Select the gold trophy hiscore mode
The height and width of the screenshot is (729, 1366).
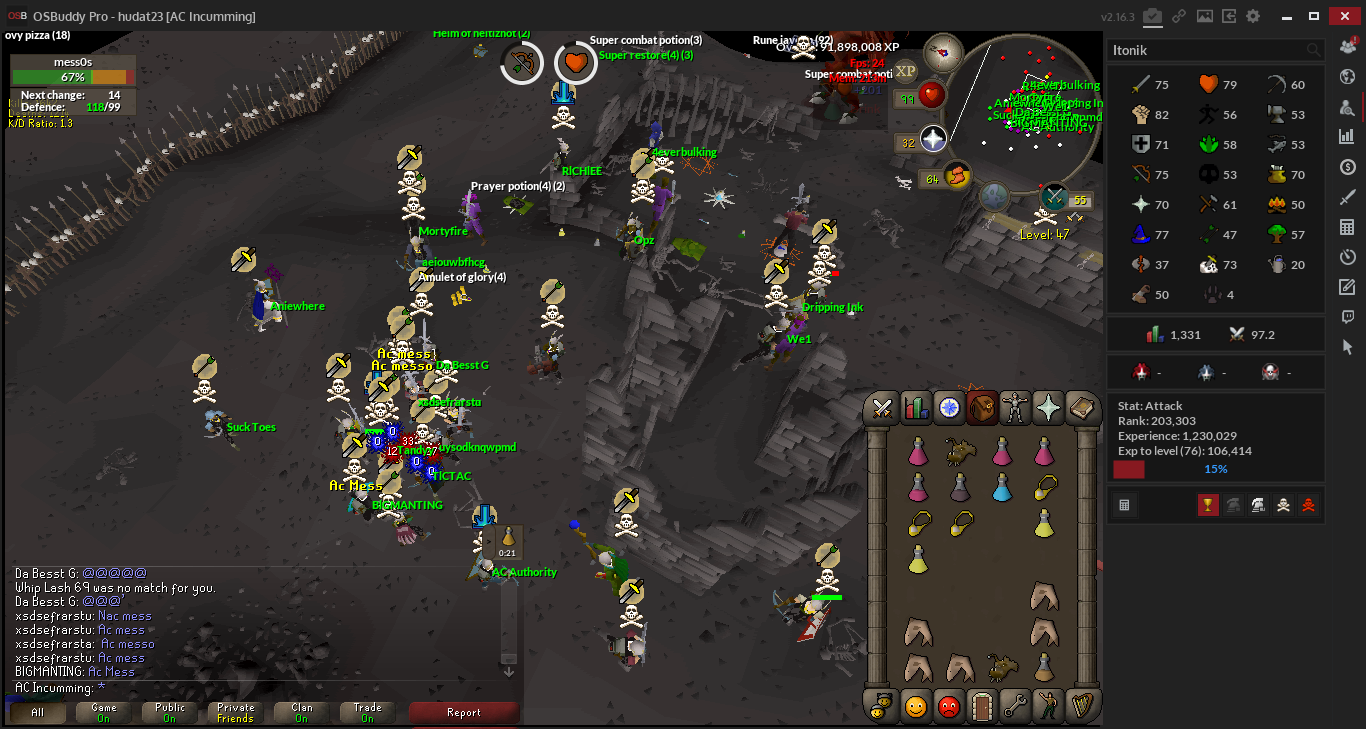(x=1208, y=506)
